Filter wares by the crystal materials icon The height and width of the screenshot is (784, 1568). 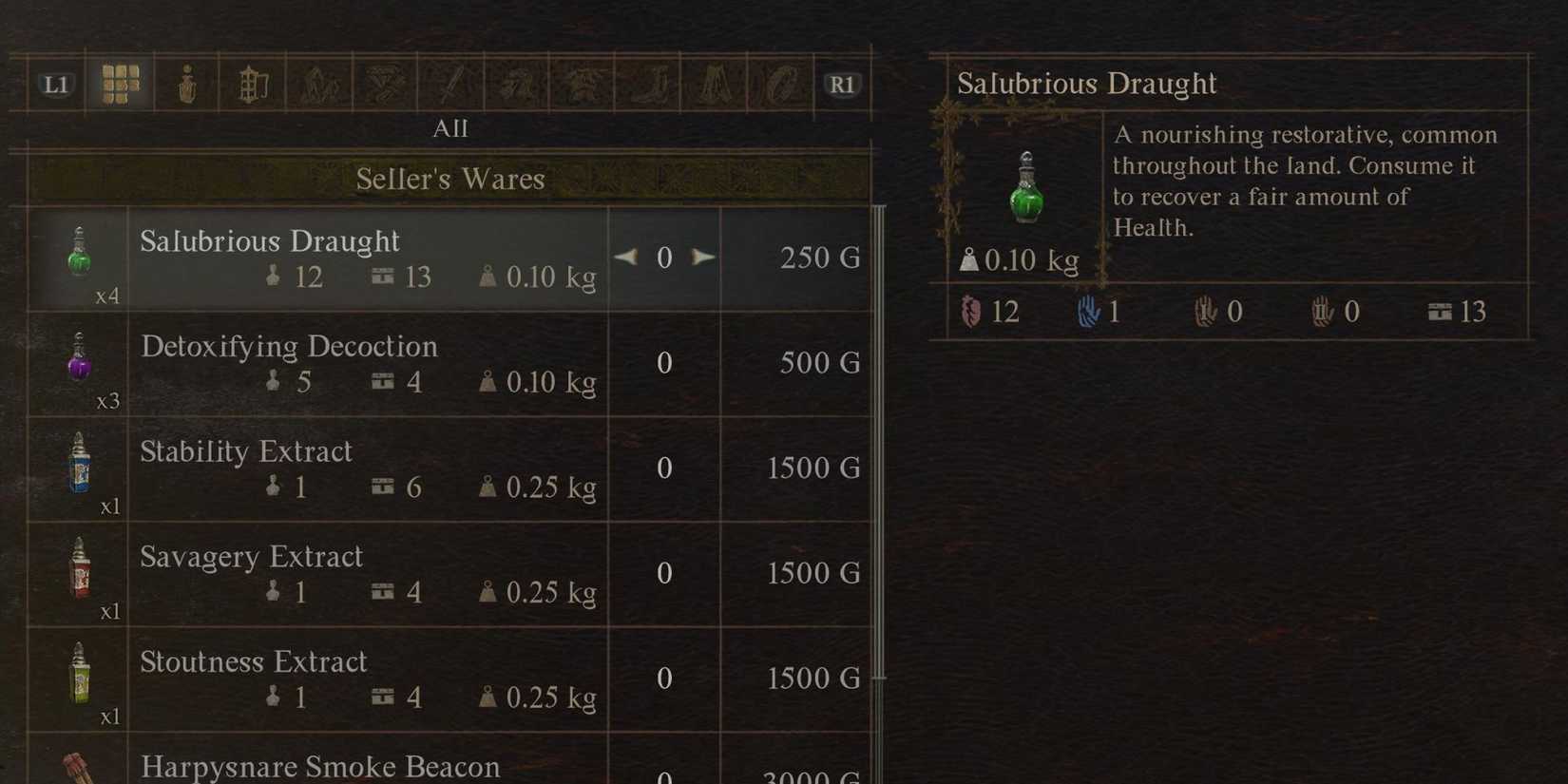(x=318, y=84)
